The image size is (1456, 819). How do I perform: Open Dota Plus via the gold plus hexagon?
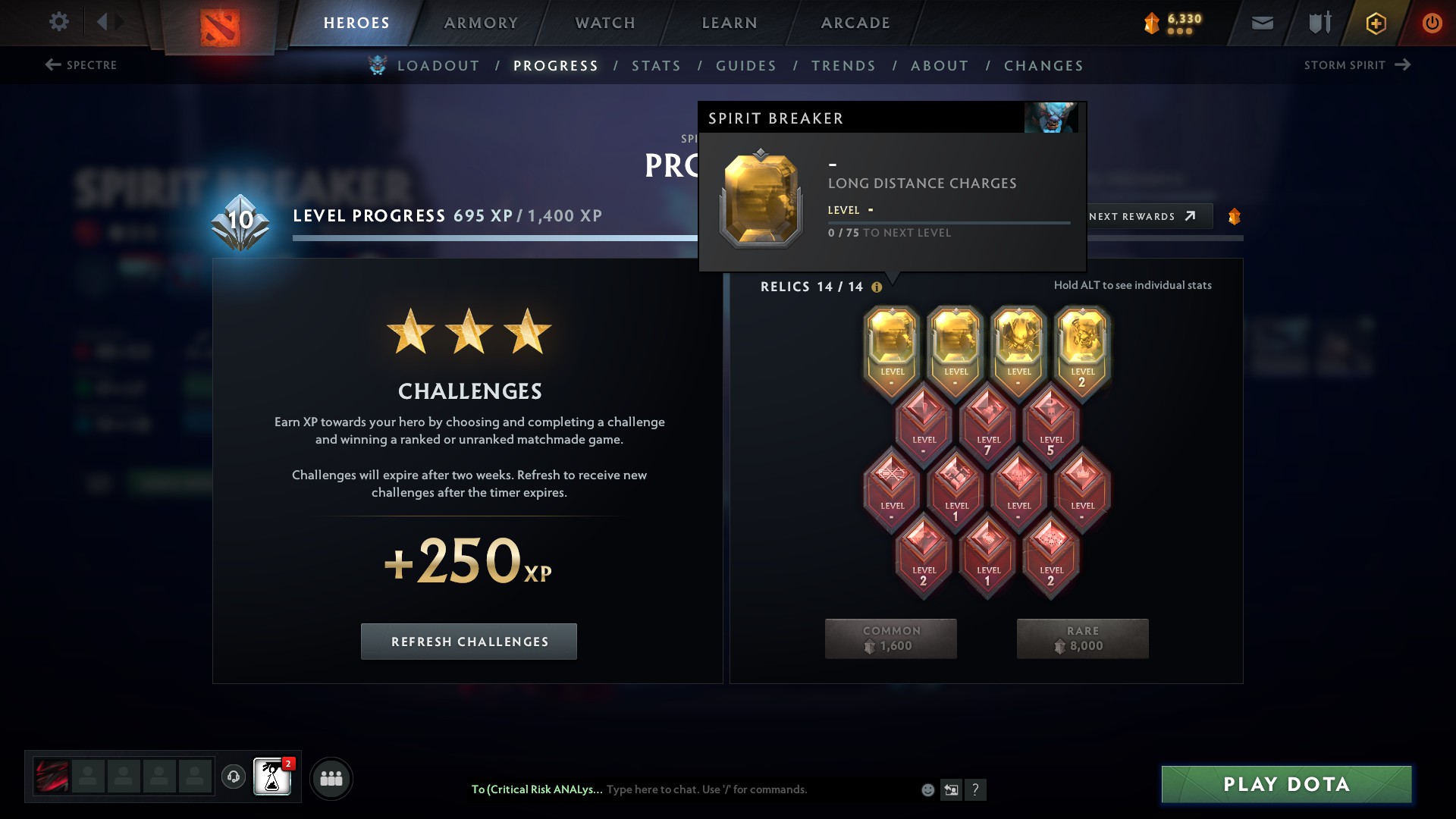click(1375, 22)
